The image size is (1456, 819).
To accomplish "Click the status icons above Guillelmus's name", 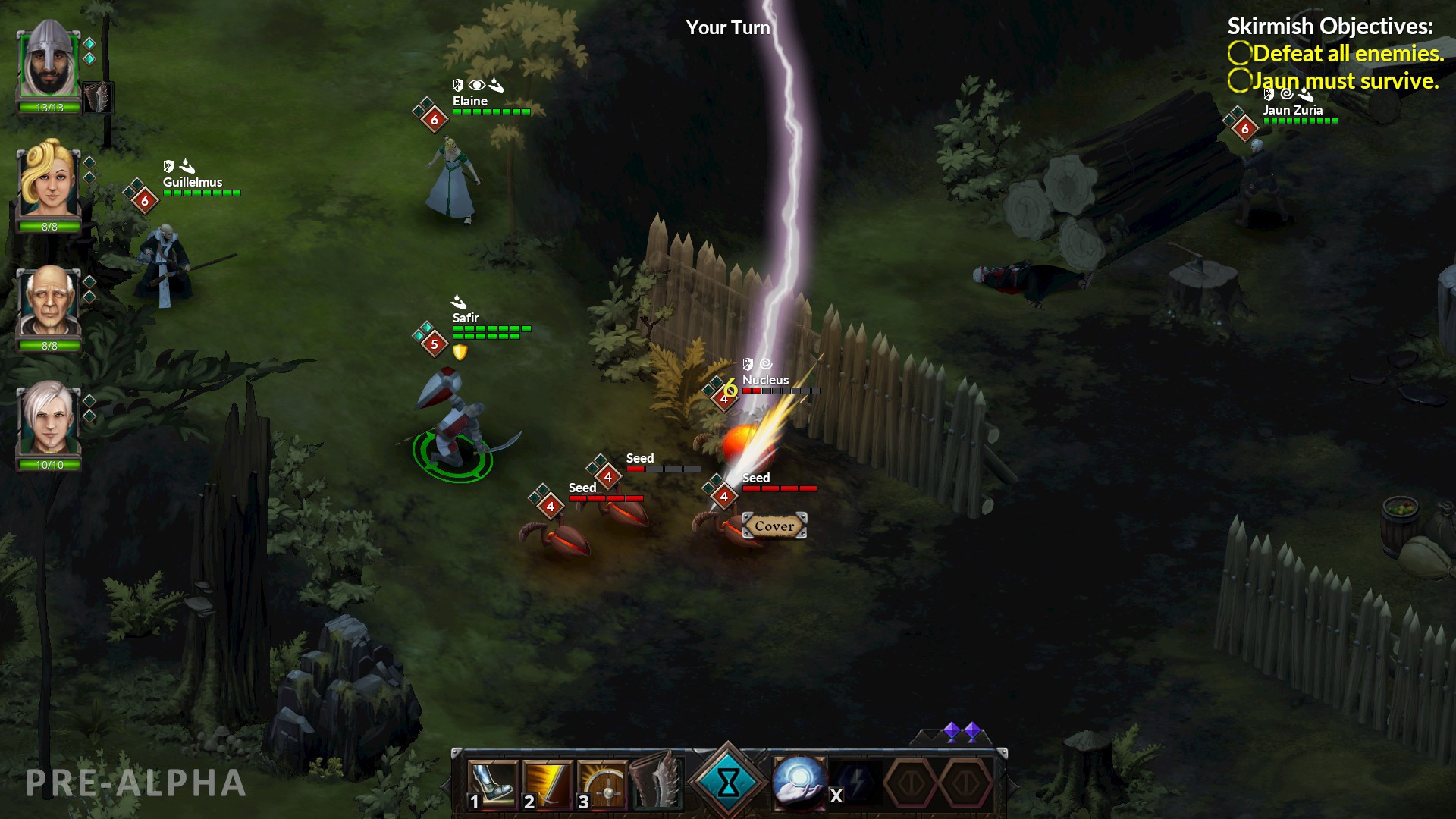I will tap(179, 166).
